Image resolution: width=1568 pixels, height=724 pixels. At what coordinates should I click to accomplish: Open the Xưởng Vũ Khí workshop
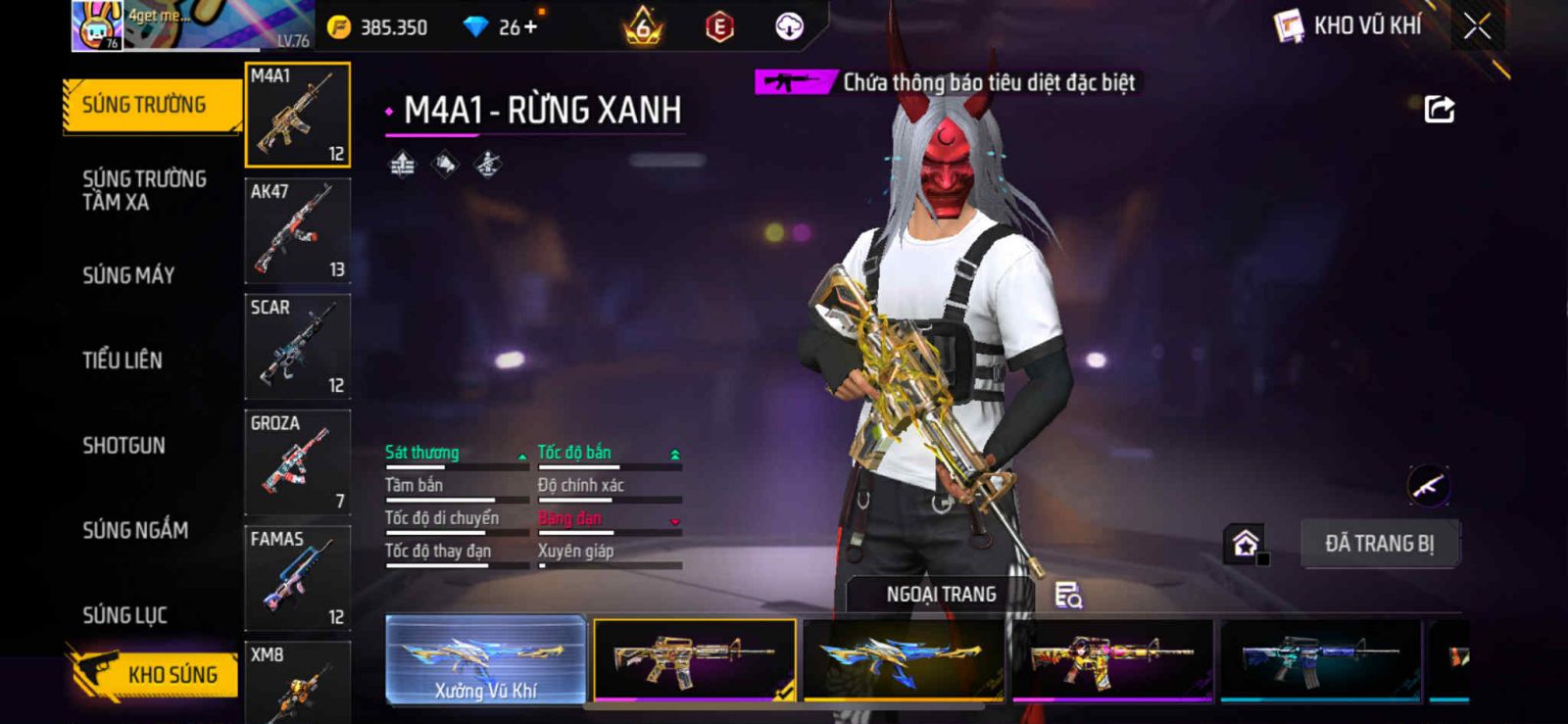(x=486, y=659)
